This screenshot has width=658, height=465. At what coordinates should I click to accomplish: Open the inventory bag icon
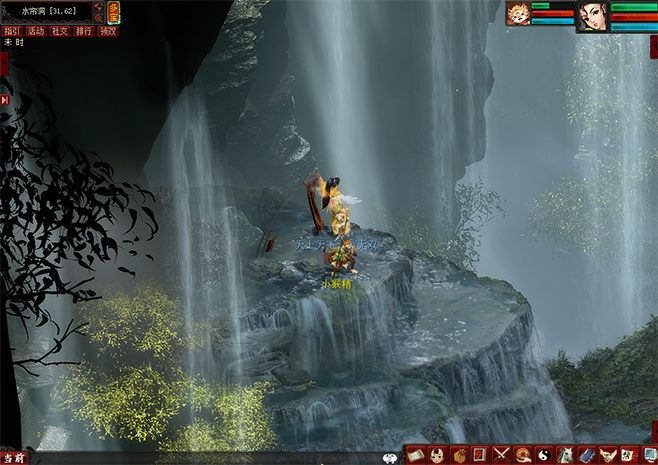(458, 455)
